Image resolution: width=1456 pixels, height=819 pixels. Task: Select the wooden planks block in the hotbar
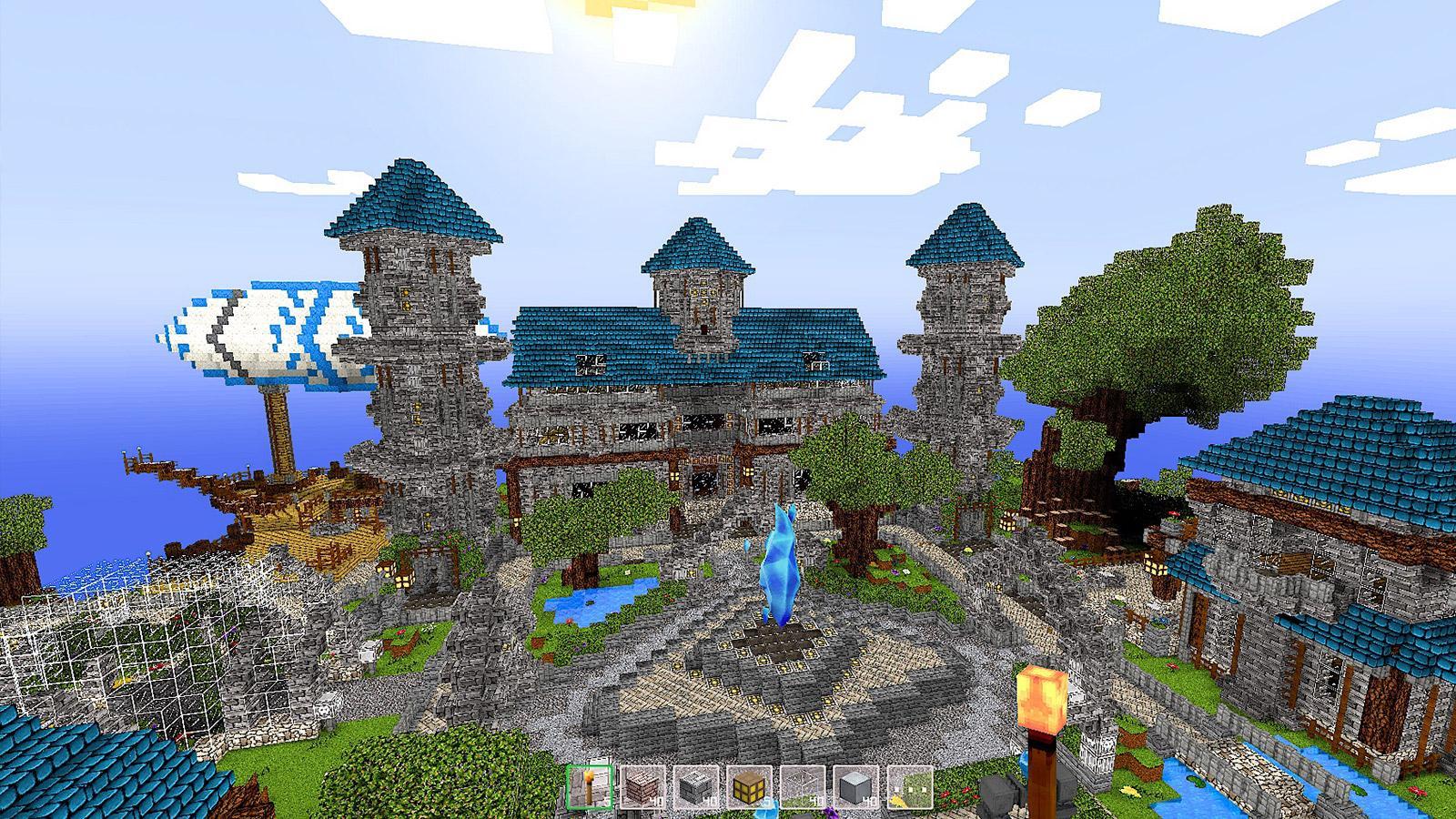pyautogui.click(x=642, y=785)
